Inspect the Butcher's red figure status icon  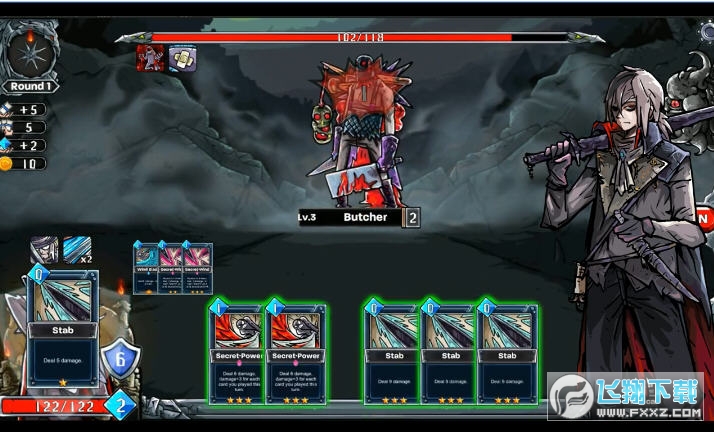pyautogui.click(x=150, y=59)
